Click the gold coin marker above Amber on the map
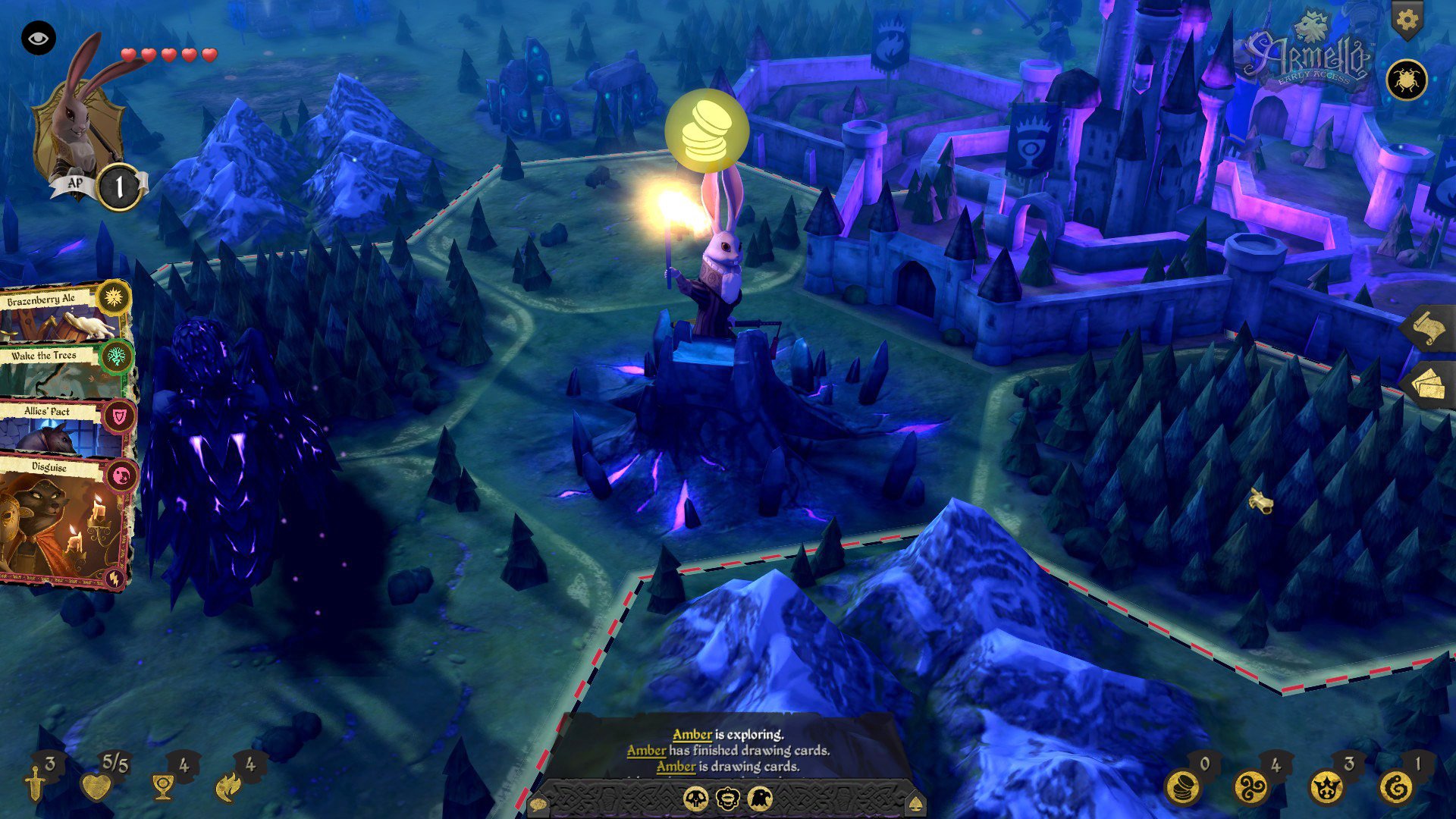Viewport: 1456px width, 819px height. pos(705,130)
